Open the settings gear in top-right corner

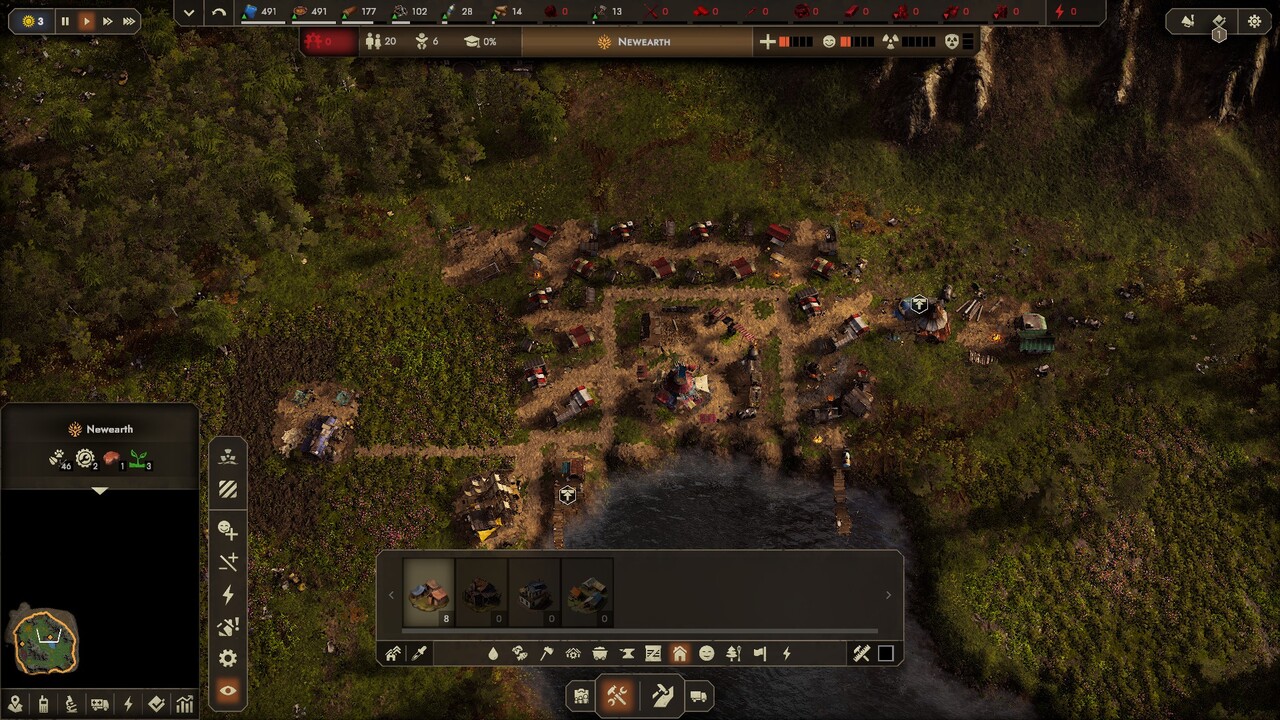(x=1254, y=21)
